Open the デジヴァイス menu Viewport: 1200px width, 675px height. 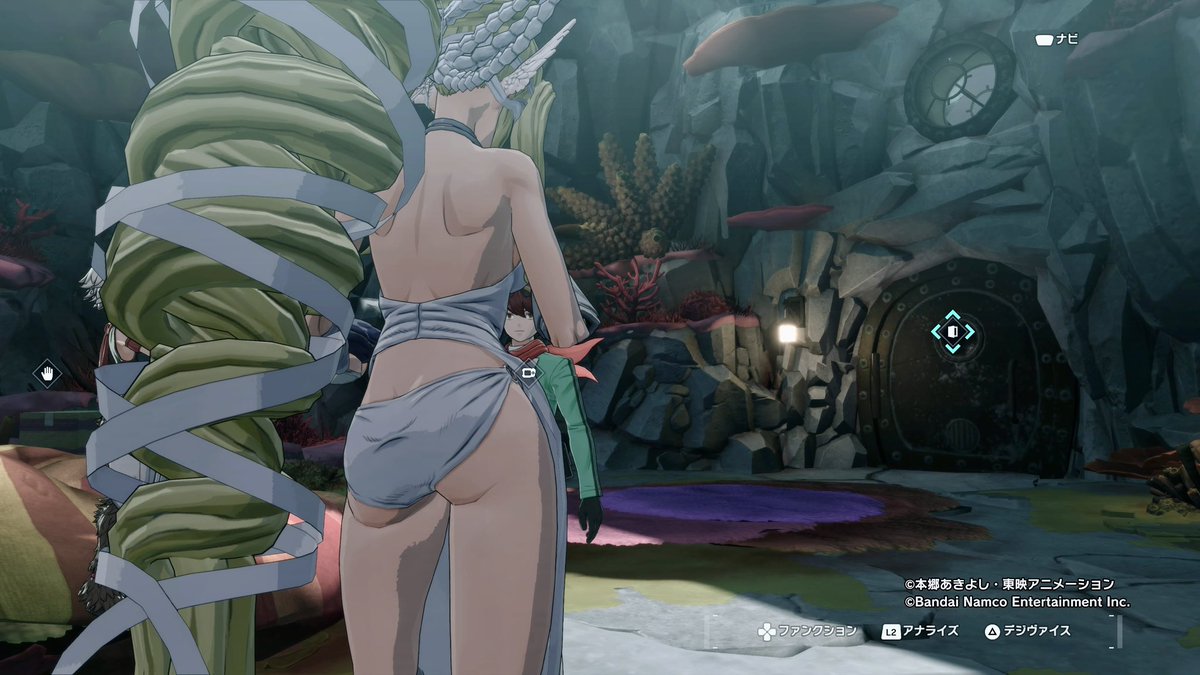coord(1027,631)
